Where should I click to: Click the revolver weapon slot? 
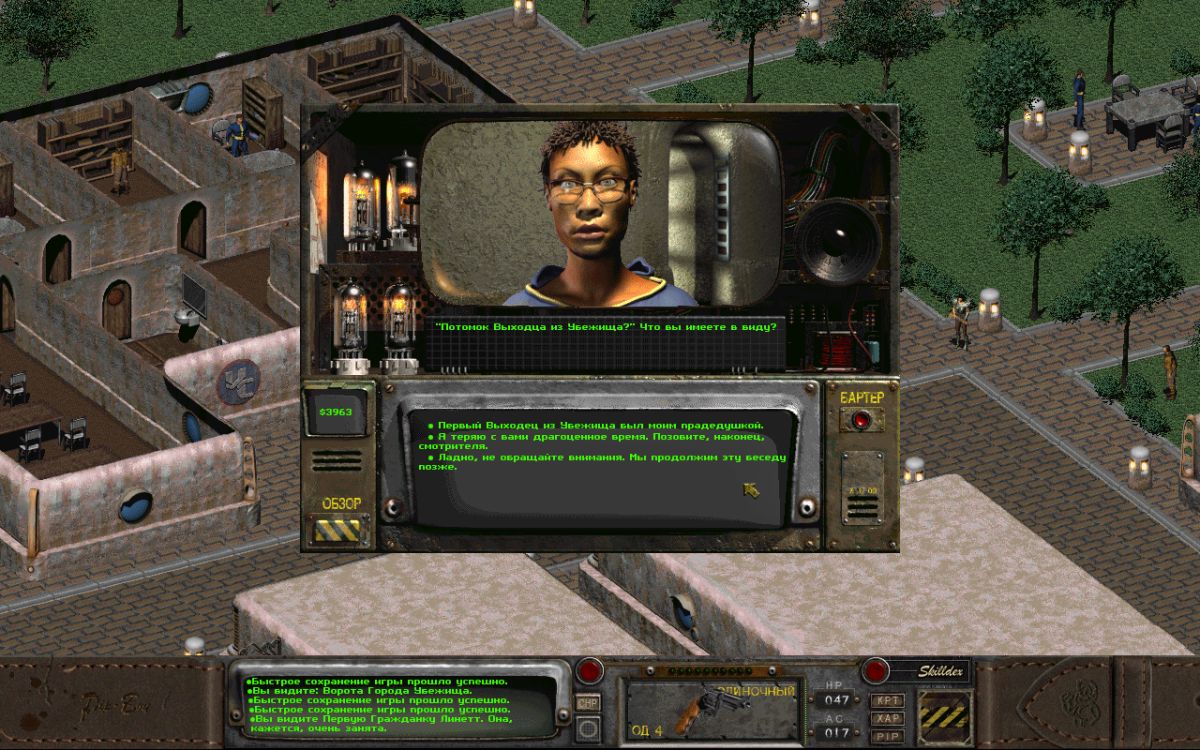click(712, 709)
